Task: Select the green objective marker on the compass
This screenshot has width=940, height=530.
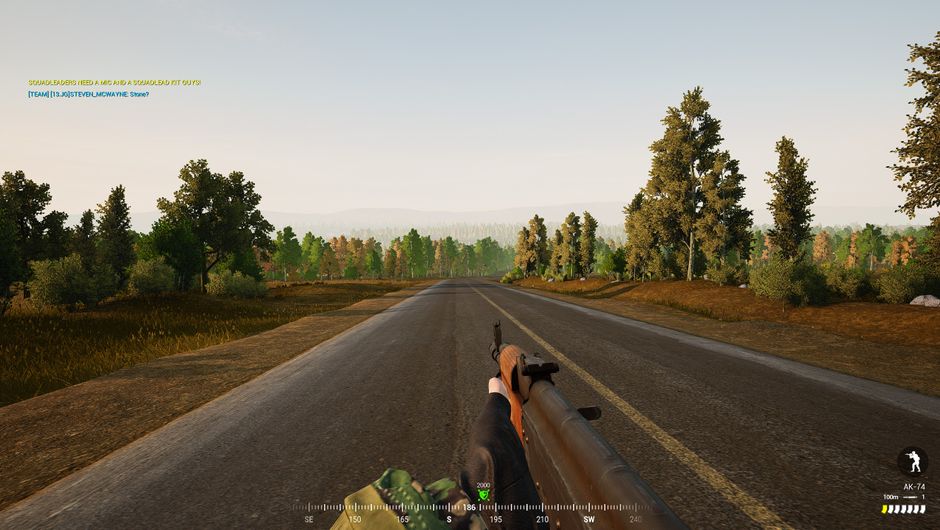Action: pyautogui.click(x=484, y=494)
